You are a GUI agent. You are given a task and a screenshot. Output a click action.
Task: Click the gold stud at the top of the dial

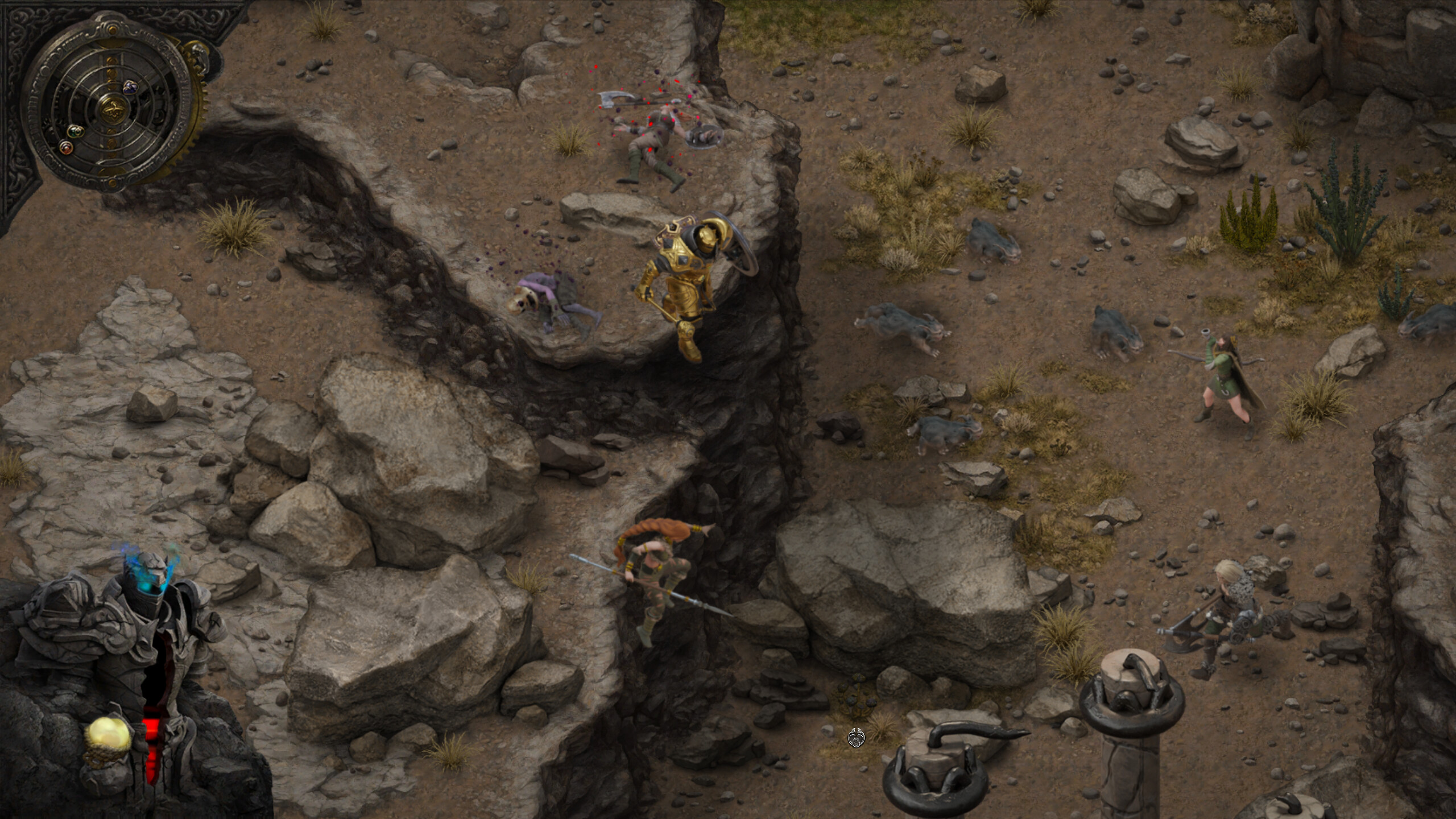click(111, 30)
